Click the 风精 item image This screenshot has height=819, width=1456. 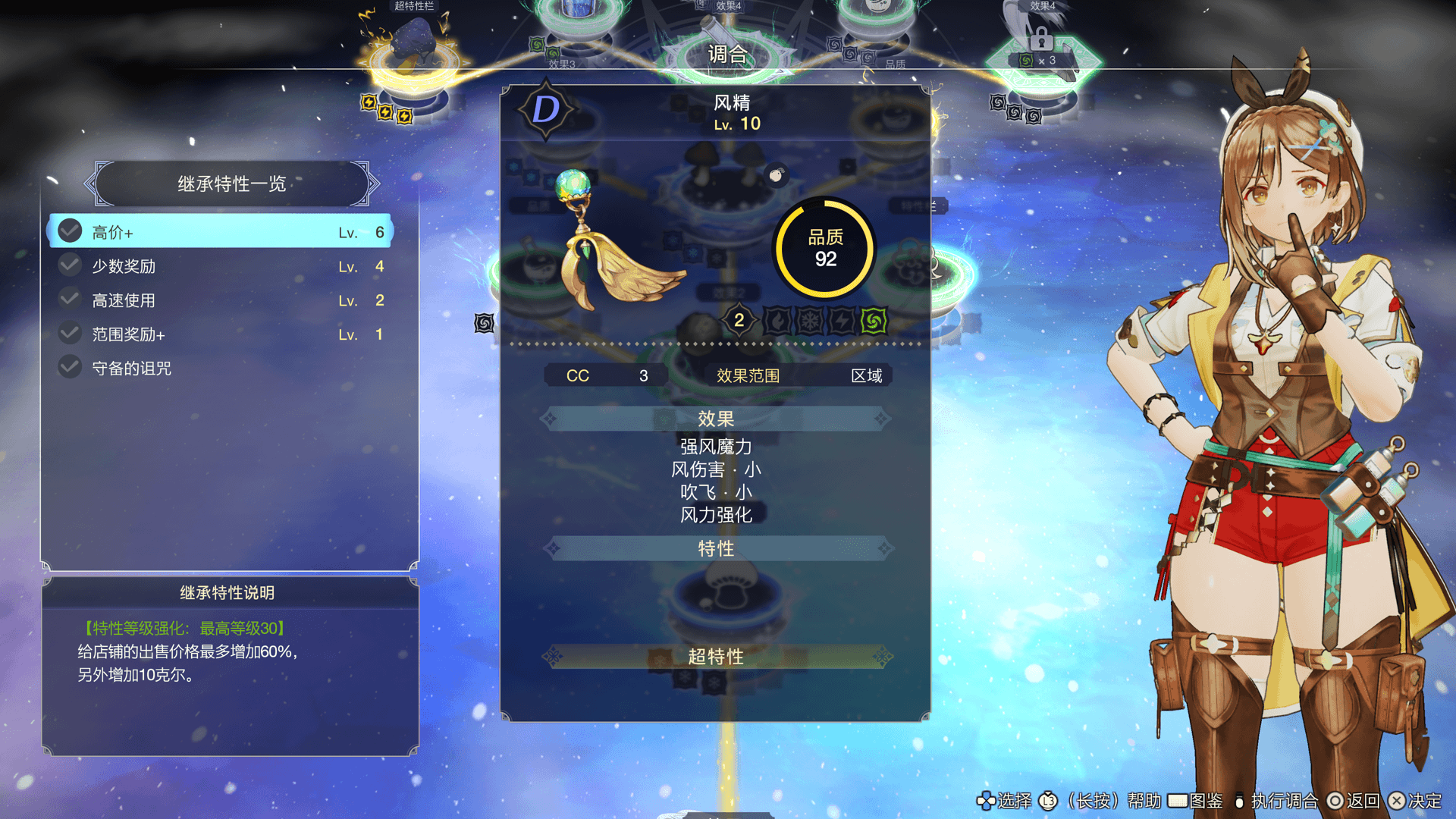614,243
